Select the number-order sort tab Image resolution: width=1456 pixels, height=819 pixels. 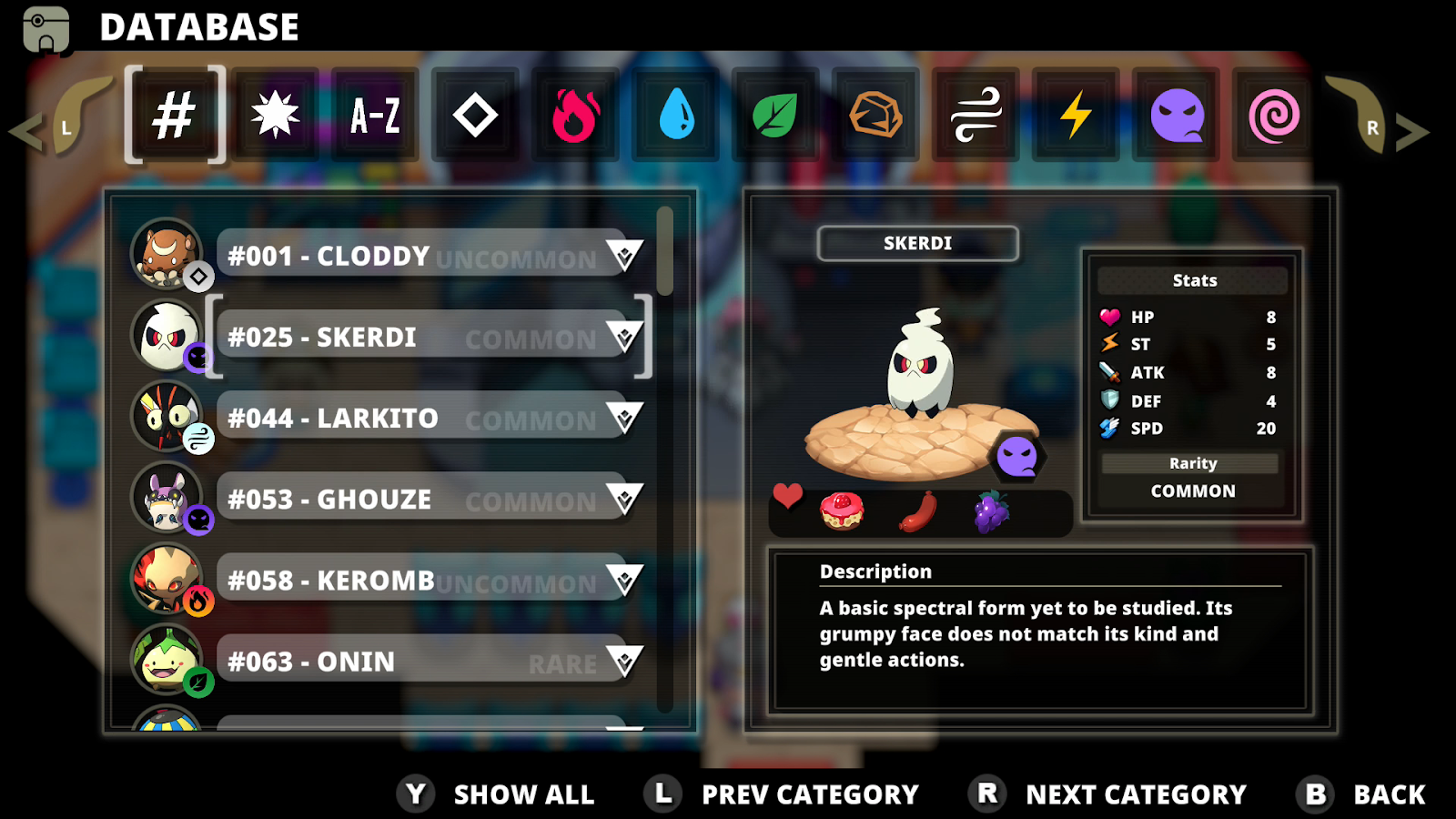(x=174, y=116)
